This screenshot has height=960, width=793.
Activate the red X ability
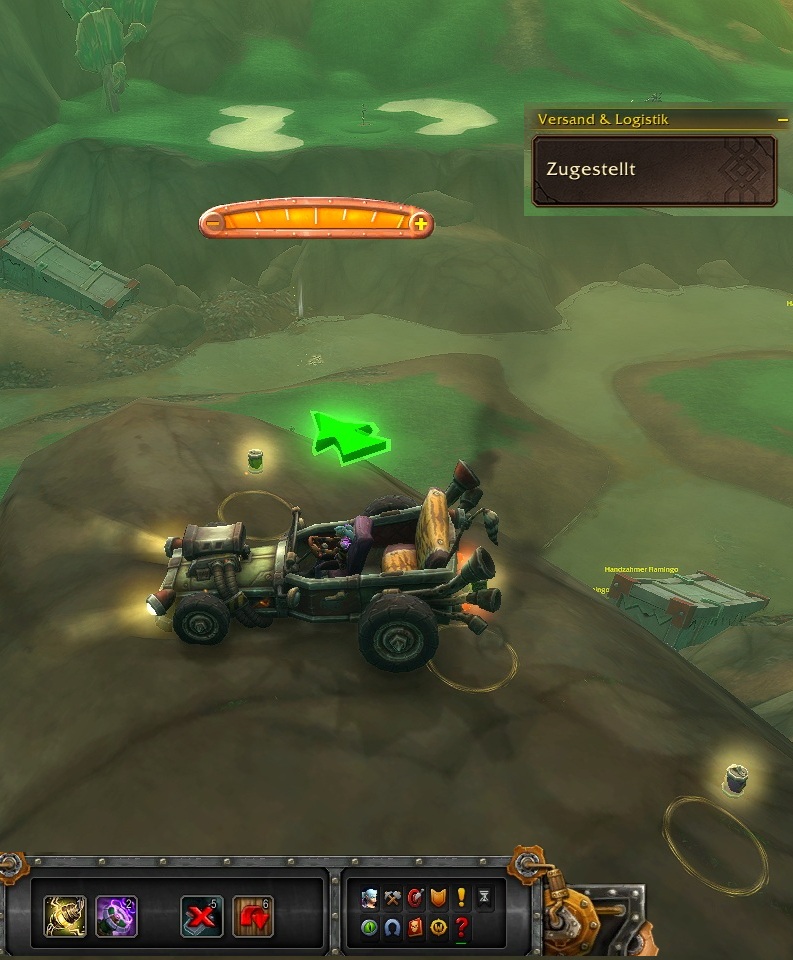pos(201,916)
